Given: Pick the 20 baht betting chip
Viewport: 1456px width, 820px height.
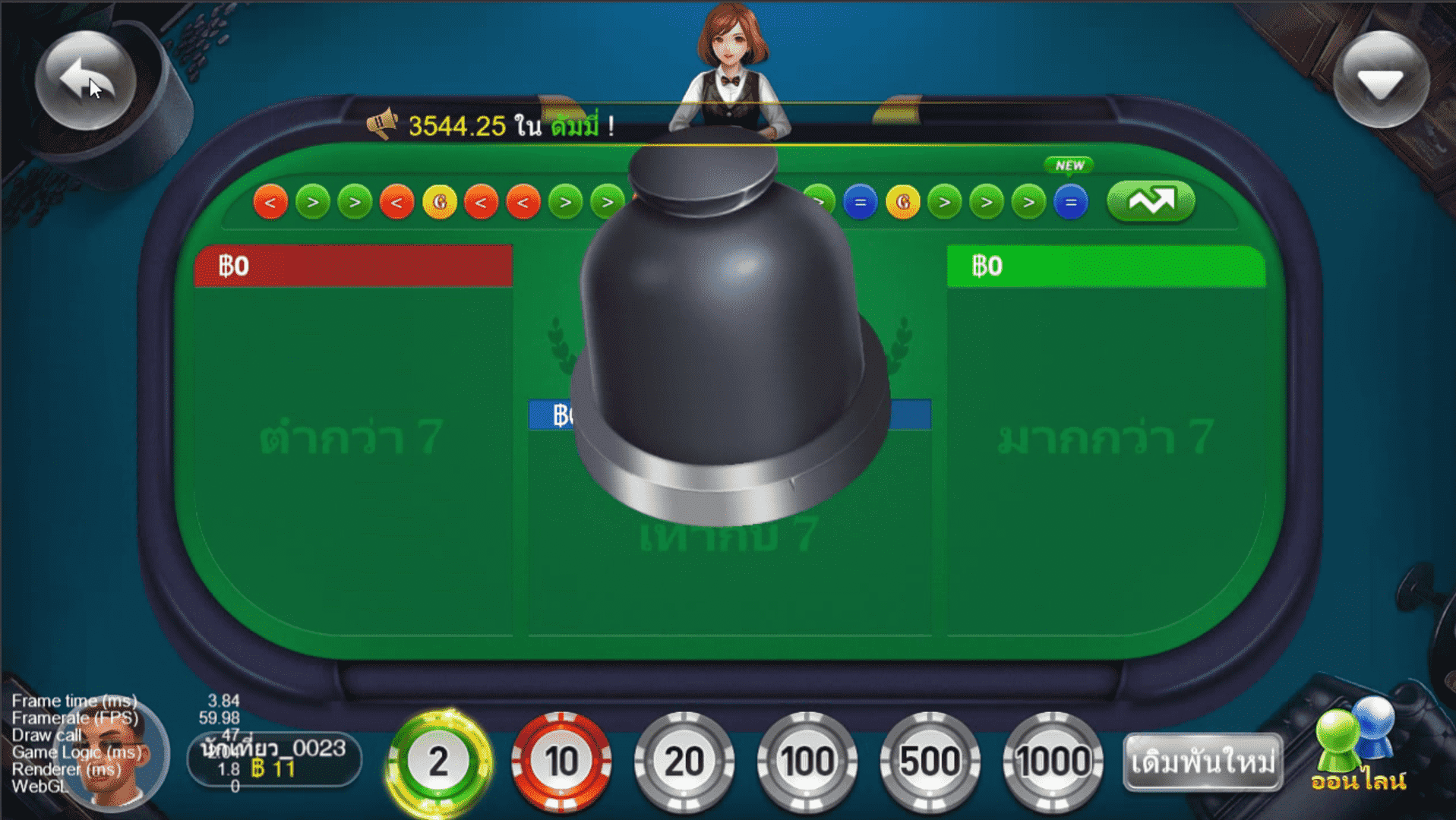Looking at the screenshot, I should [x=684, y=762].
